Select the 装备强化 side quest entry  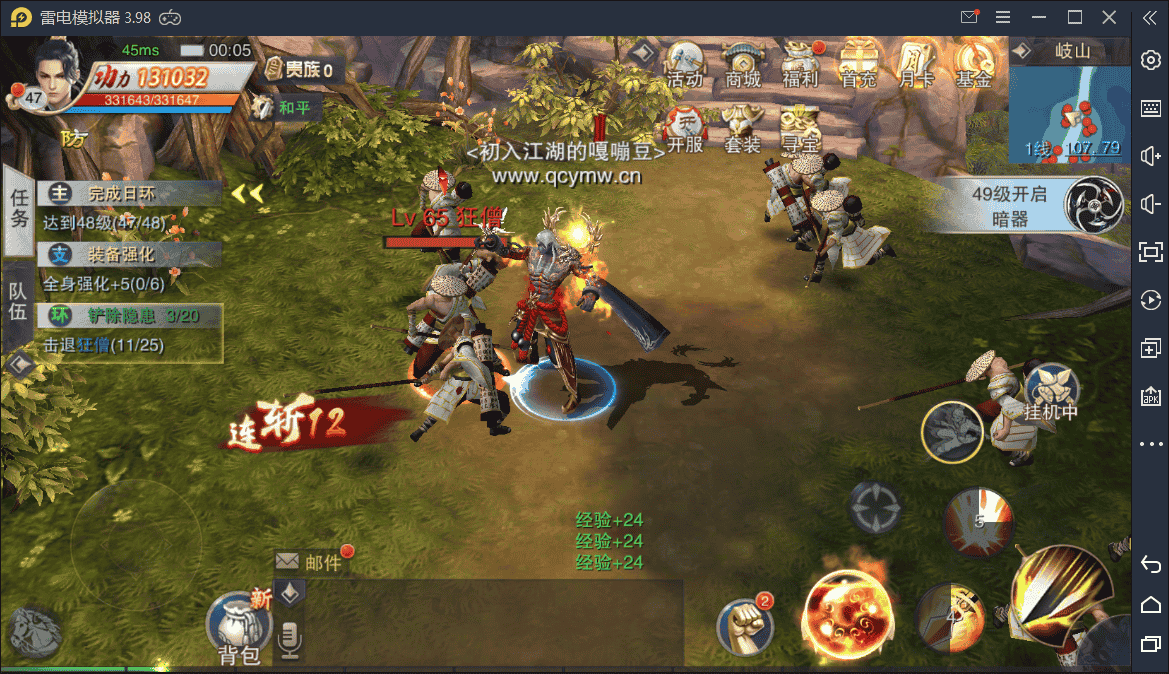point(130,255)
